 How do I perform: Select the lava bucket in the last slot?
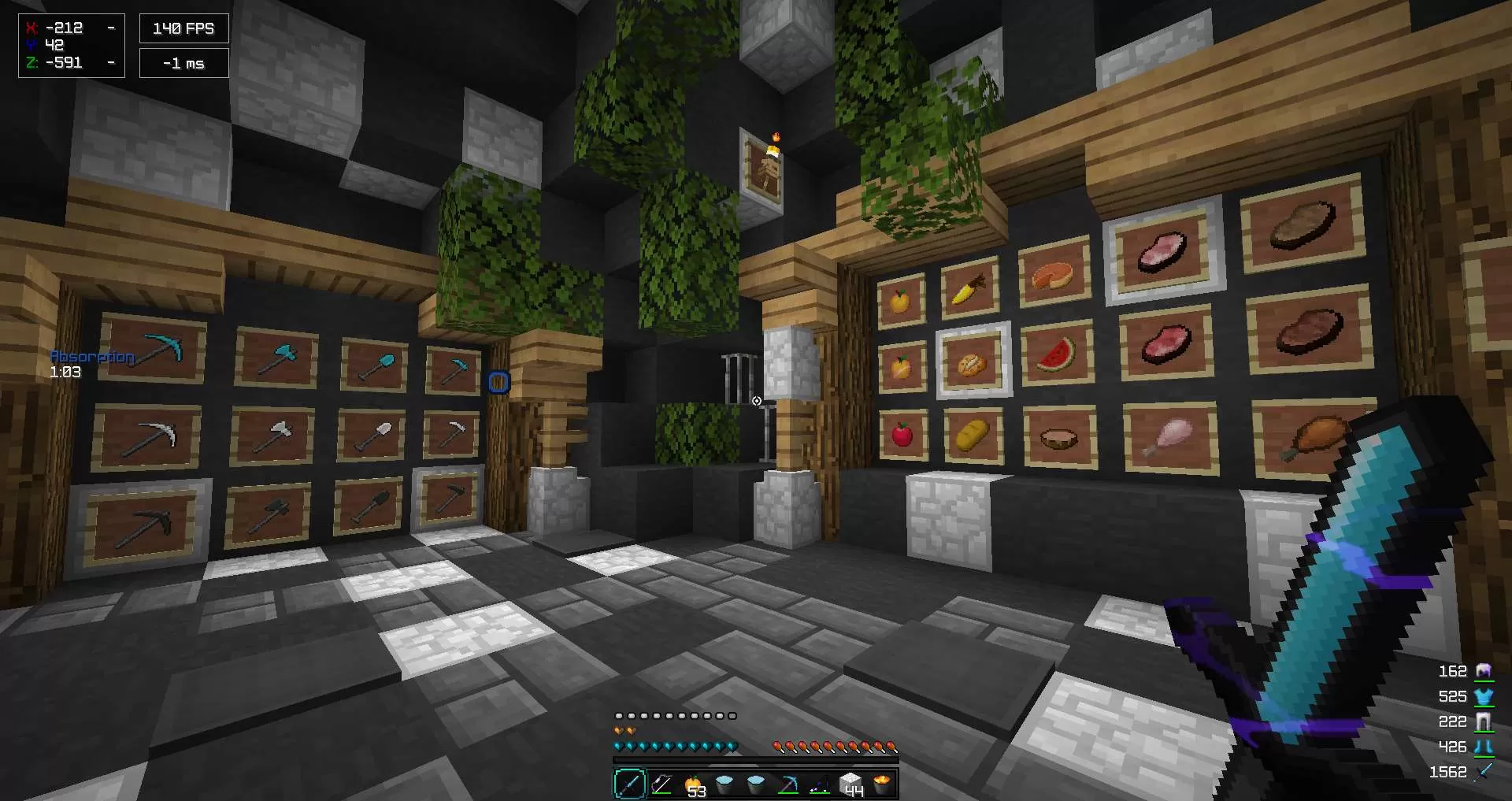coord(882,784)
